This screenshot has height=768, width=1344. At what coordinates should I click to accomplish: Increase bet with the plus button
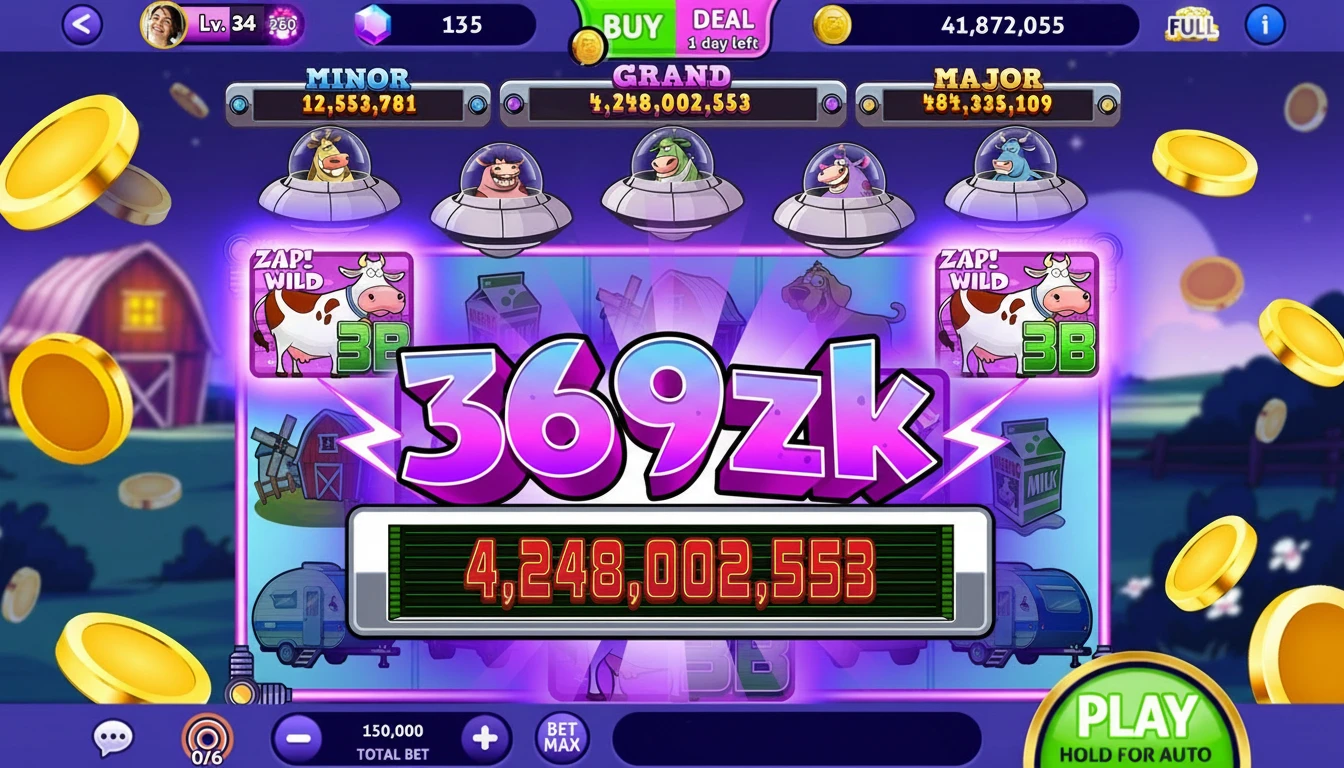[x=487, y=735]
